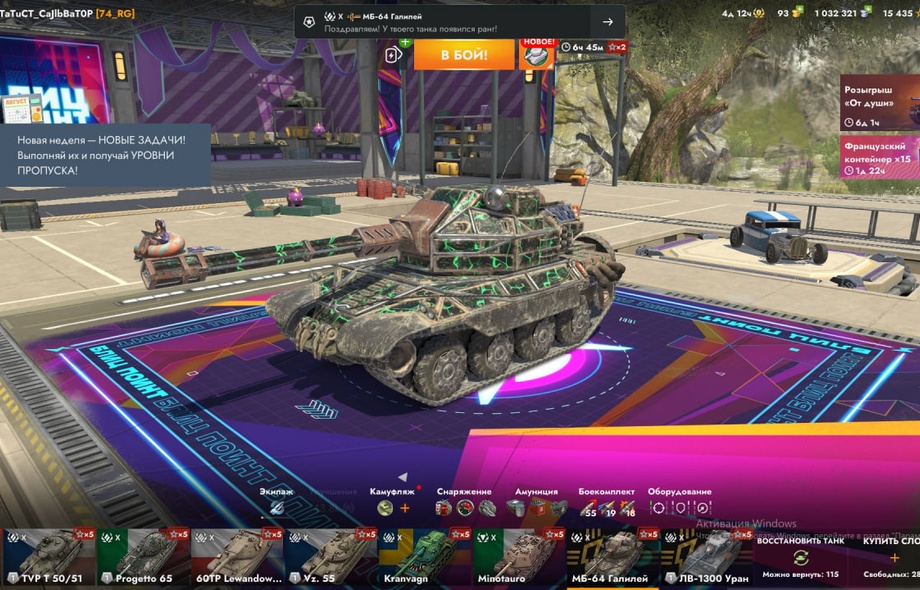The image size is (920, 590).
Task: Open the Розыгрыш «От души» event banner
Action: click(x=880, y=102)
